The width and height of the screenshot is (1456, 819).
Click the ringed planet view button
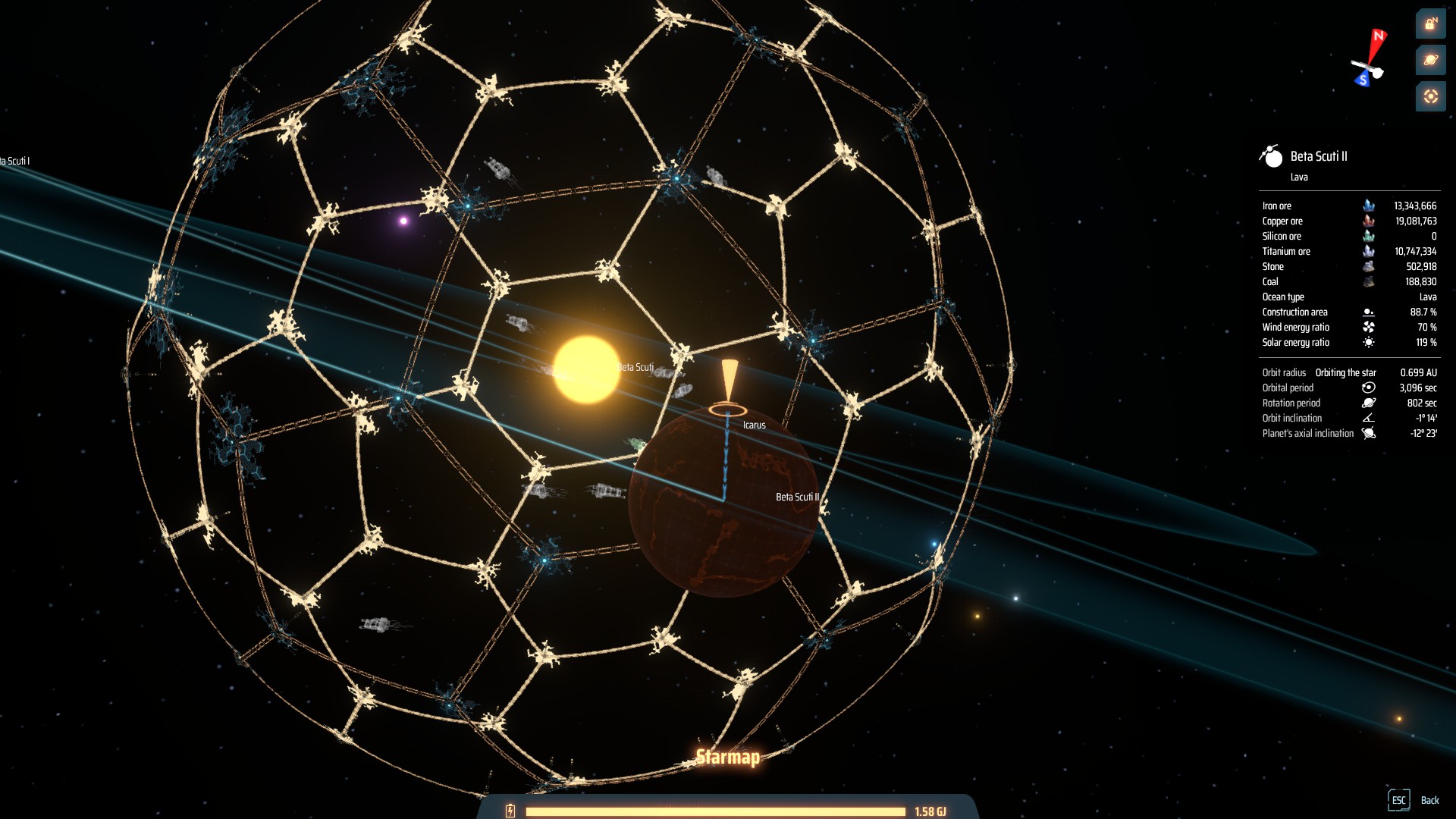tap(1430, 60)
